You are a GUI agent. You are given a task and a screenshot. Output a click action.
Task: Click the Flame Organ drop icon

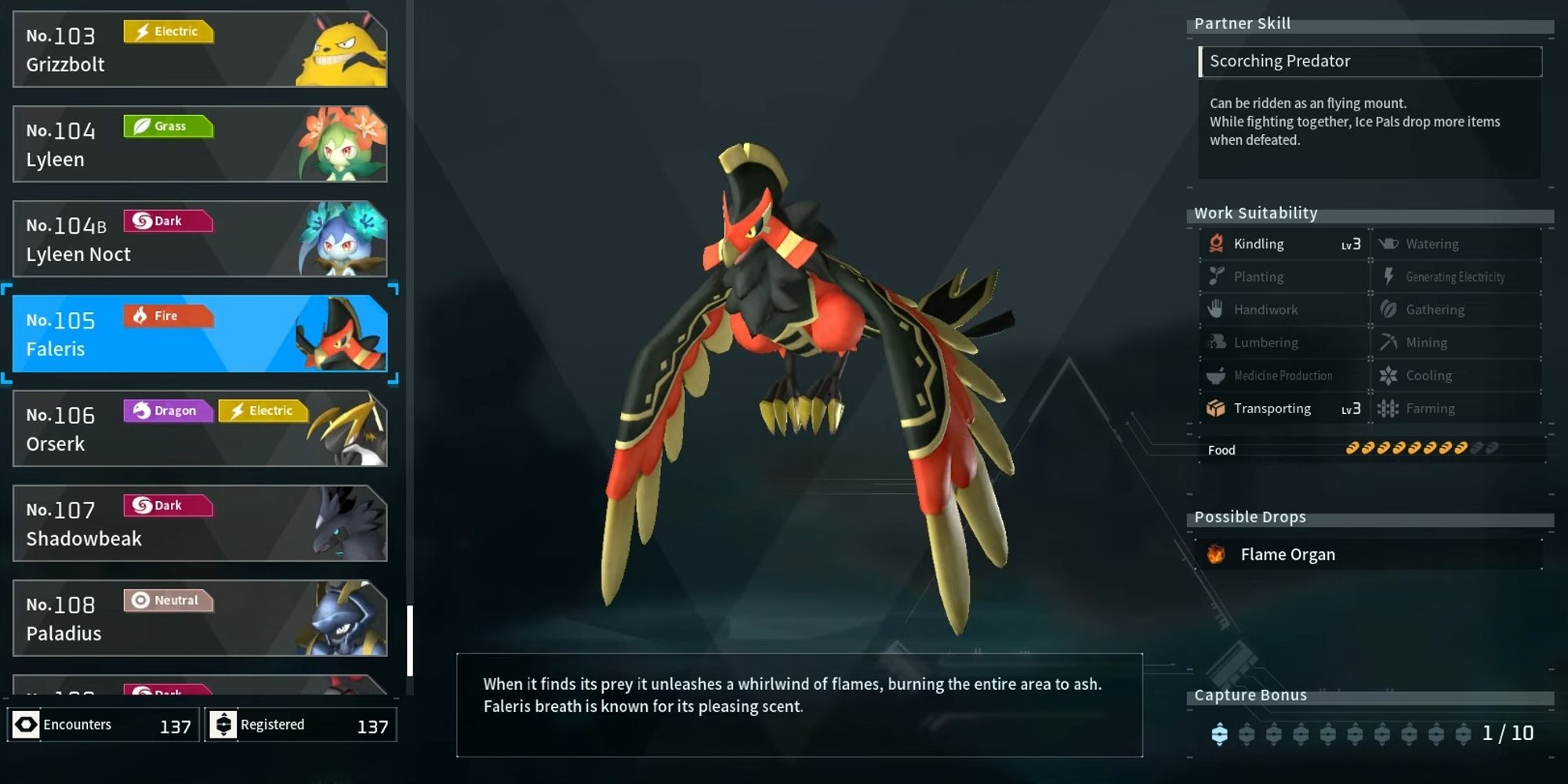click(1215, 554)
